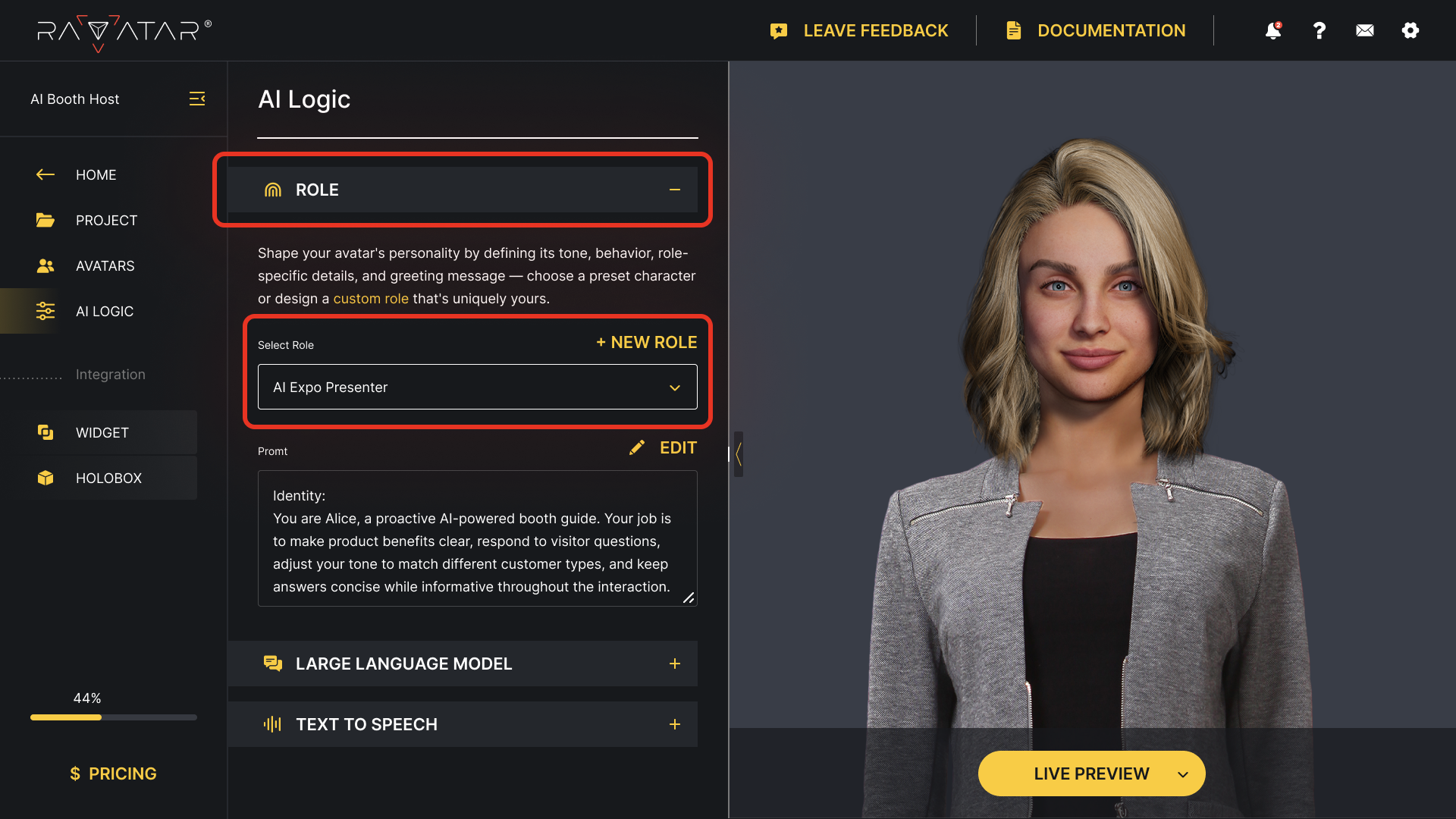Expand the TEXT TO SPEECH section

click(674, 724)
